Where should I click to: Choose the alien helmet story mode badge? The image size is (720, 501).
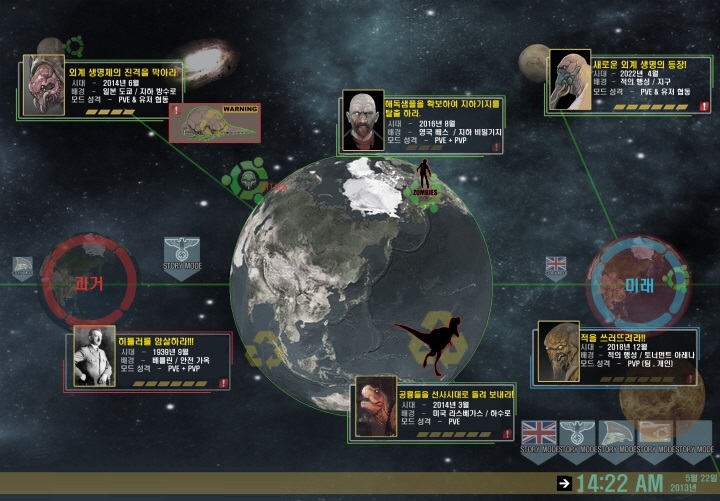[x=616, y=438]
